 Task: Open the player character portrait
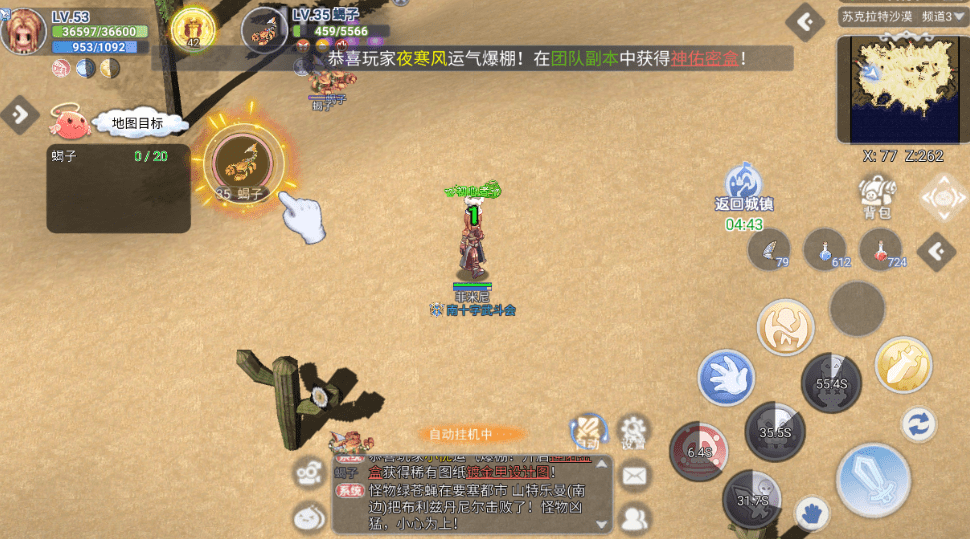[24, 32]
